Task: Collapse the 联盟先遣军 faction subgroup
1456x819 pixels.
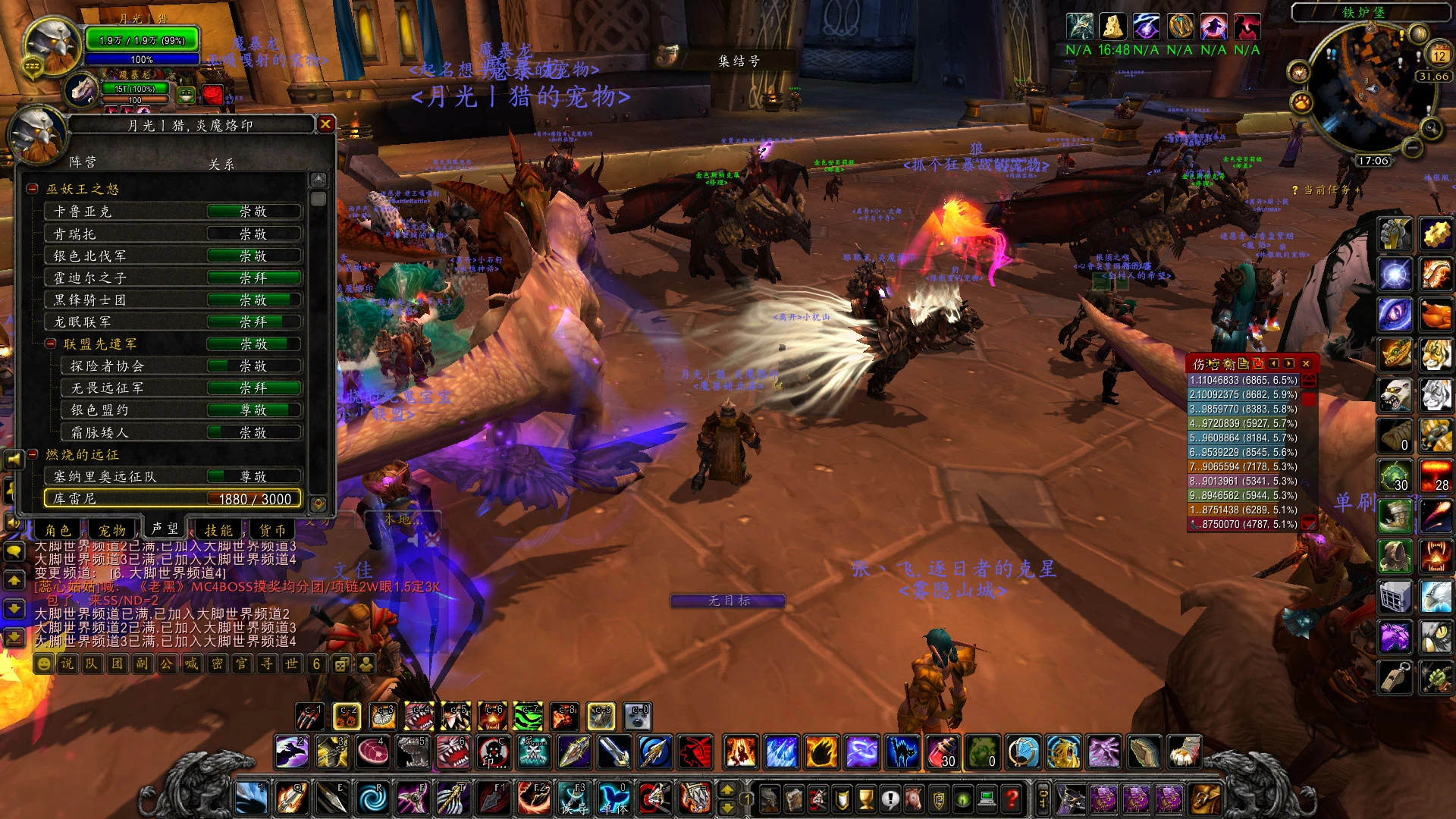Action: point(51,344)
